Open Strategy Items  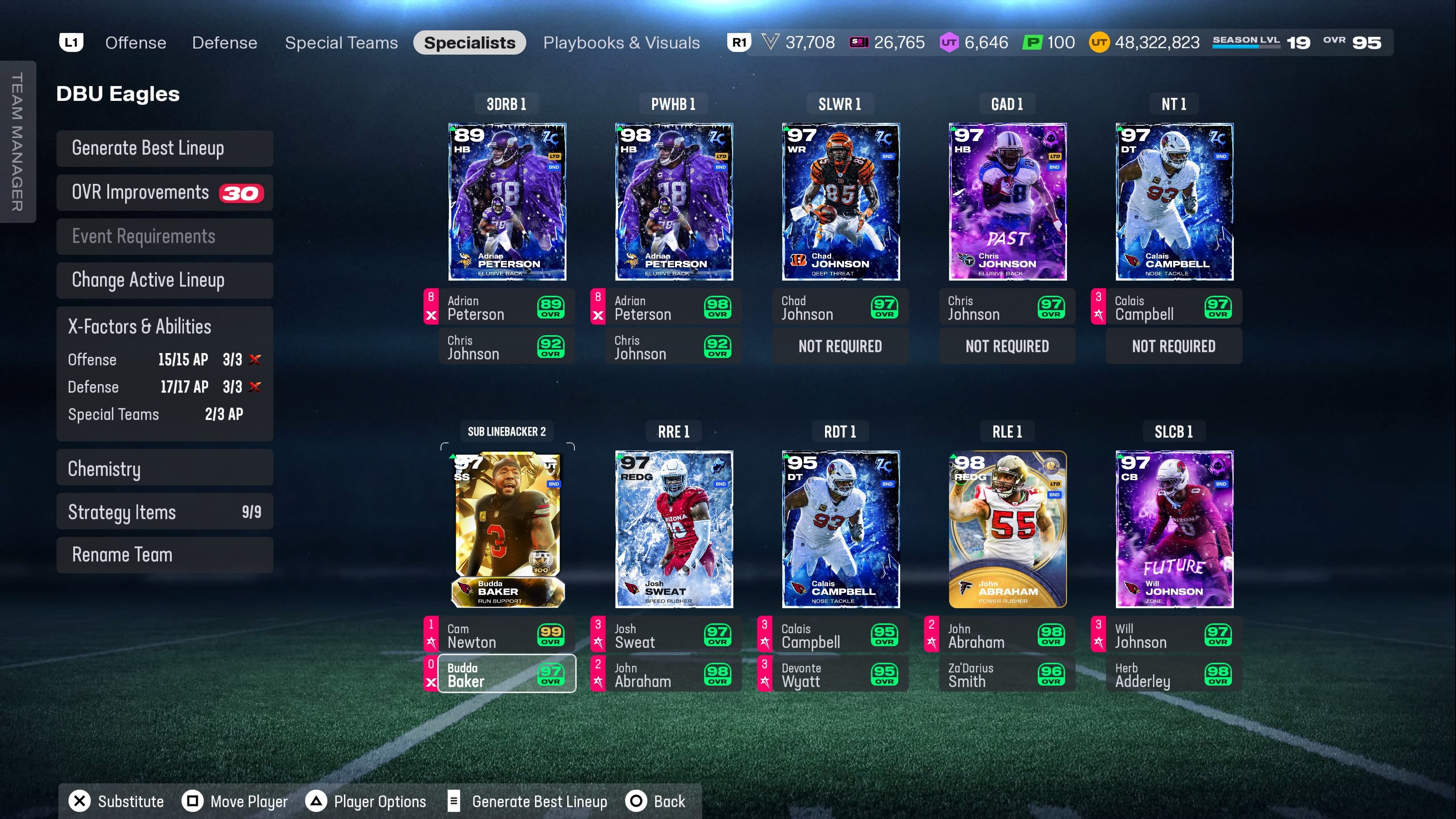(x=165, y=512)
